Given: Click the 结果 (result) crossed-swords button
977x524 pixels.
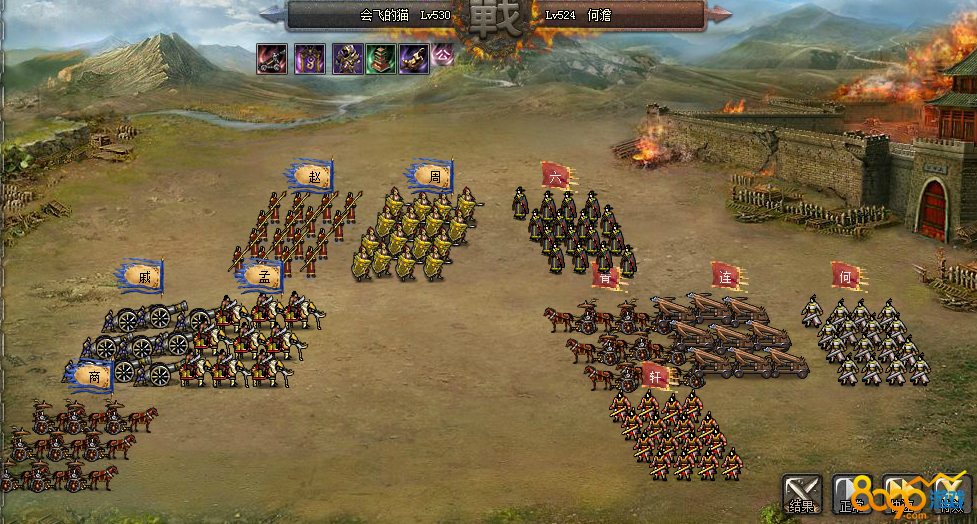Looking at the screenshot, I should coord(802,495).
